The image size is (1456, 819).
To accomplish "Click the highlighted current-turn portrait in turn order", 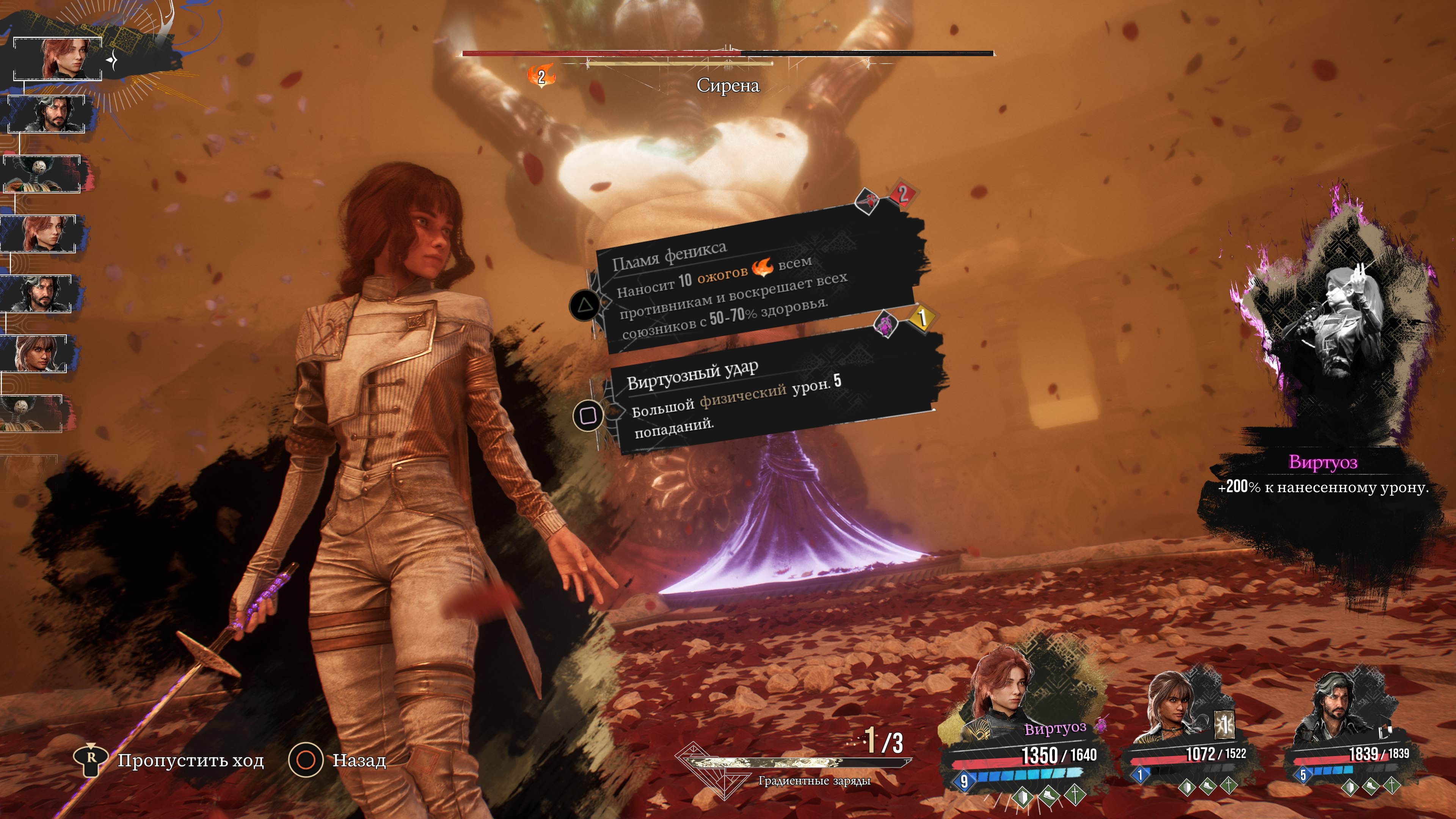I will coord(58,59).
